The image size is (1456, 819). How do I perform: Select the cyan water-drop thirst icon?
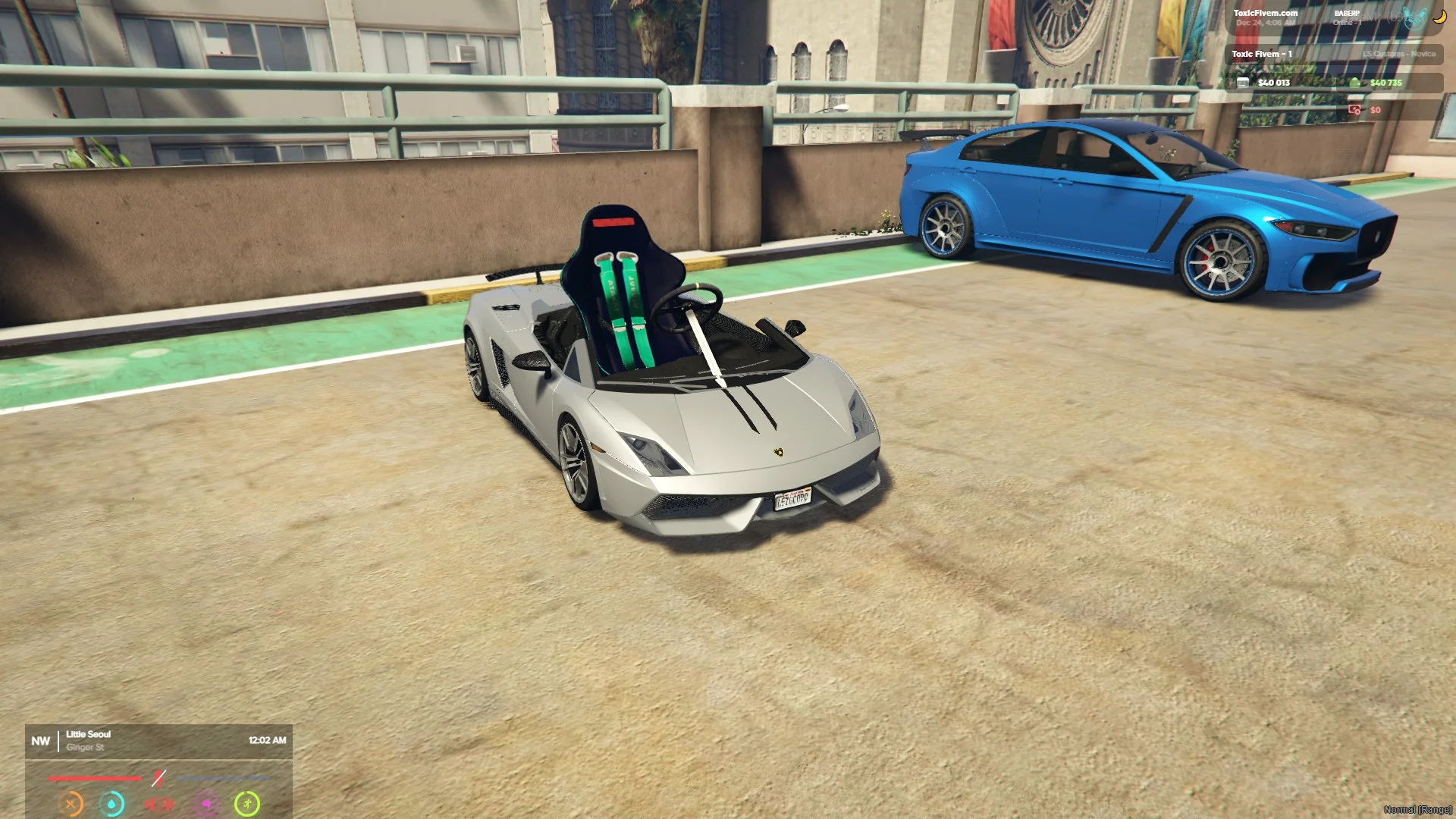(112, 803)
